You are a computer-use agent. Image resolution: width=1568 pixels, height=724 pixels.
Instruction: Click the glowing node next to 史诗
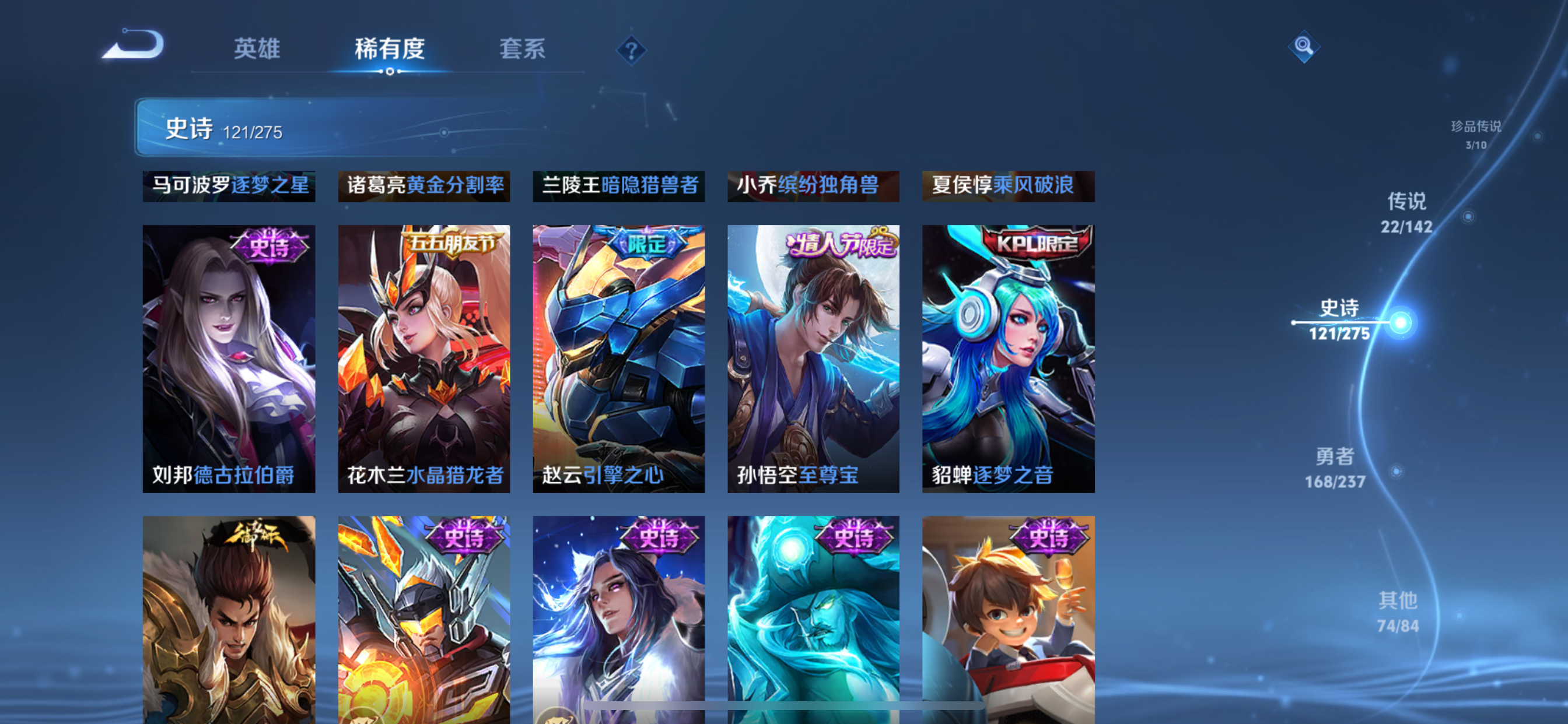(1402, 322)
